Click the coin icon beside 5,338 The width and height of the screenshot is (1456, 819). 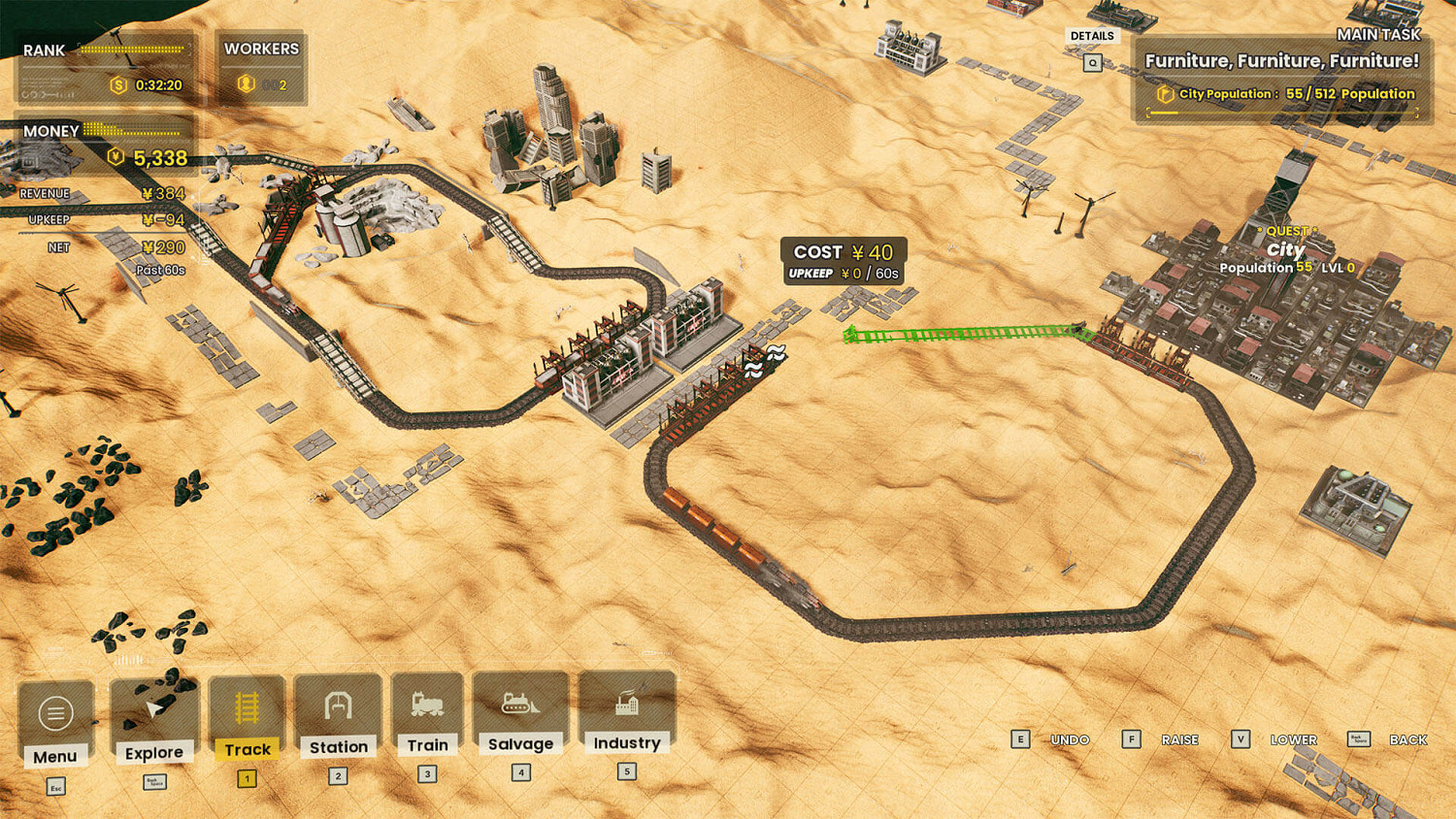tap(116, 155)
